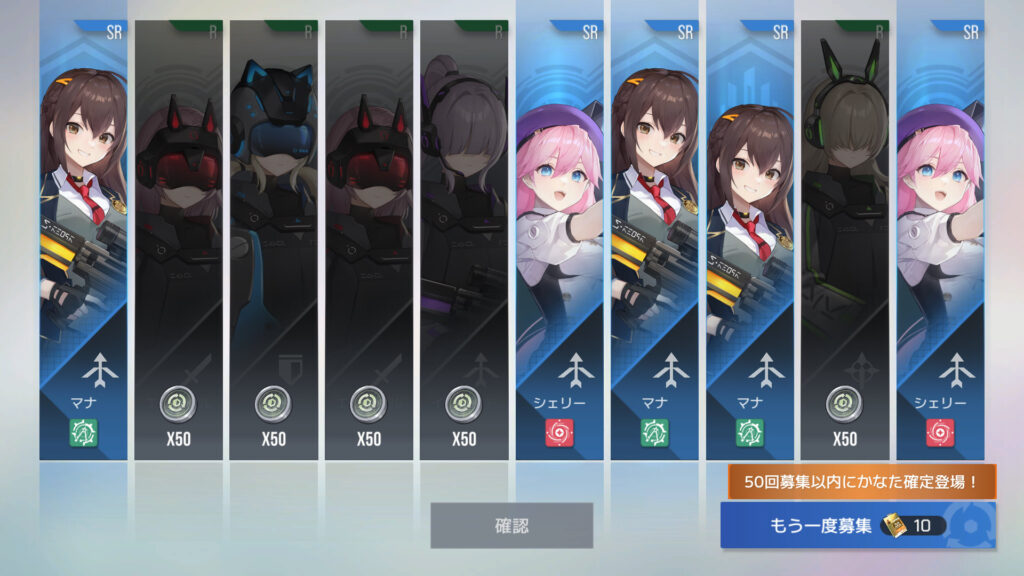The width and height of the screenshot is (1024, 576).
Task: Select the blue cat-ear helmet R card
Action: coord(273,240)
